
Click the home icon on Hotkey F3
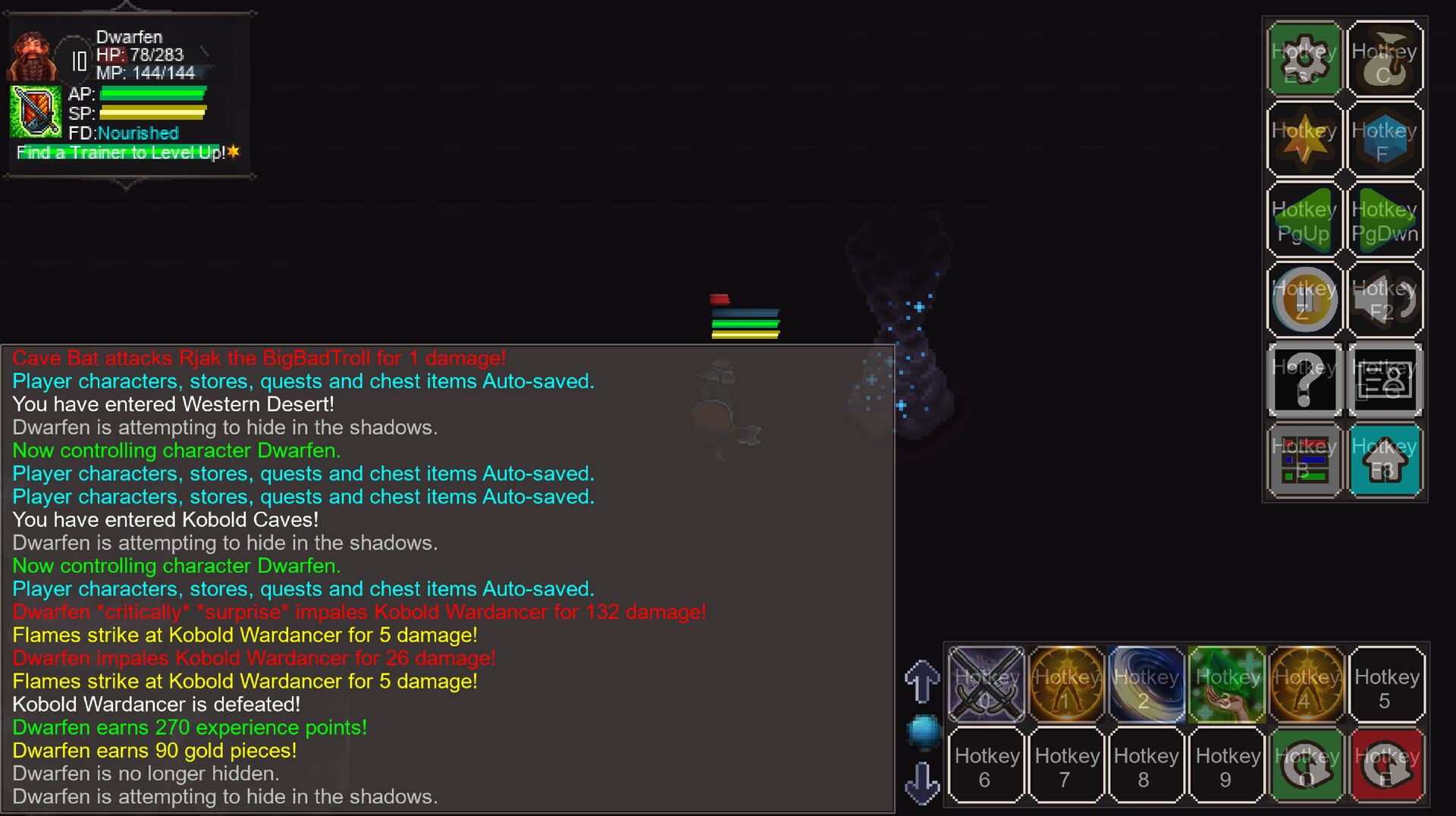point(1385,461)
